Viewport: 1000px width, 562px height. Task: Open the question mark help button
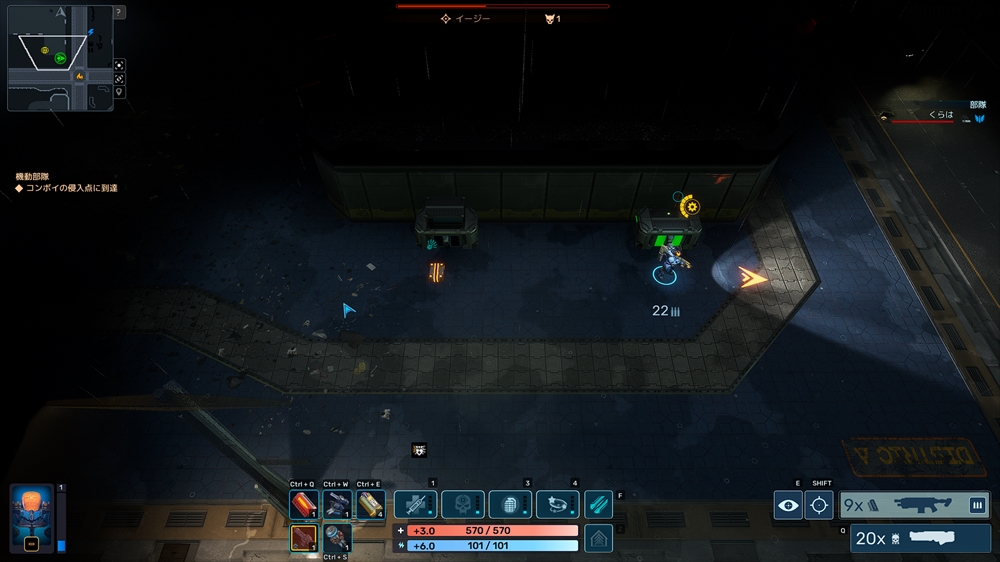[119, 13]
